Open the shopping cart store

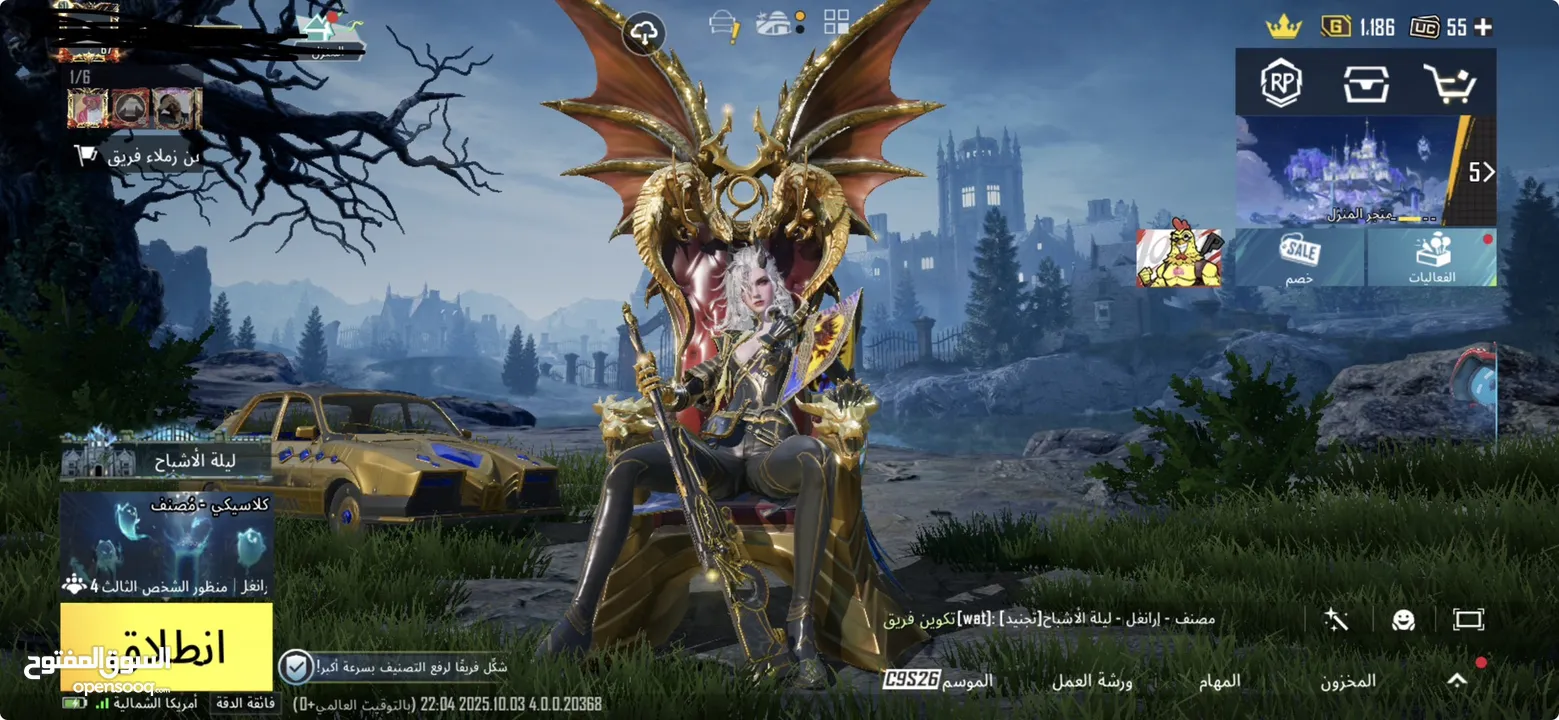(x=1449, y=84)
